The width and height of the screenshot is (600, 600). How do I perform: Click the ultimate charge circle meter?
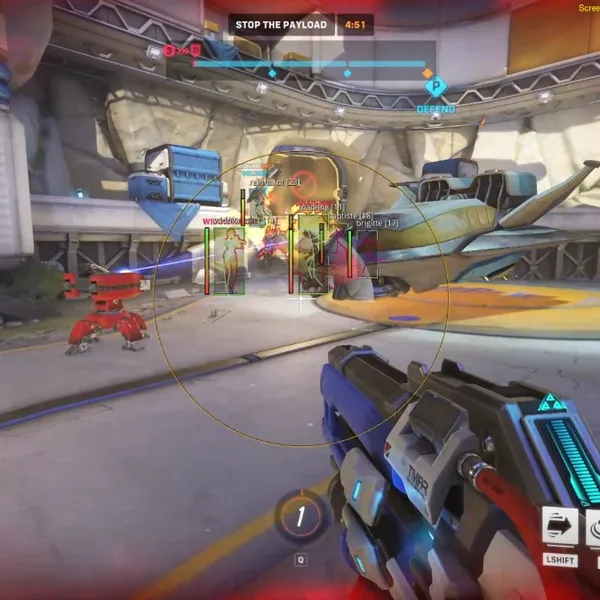pyautogui.click(x=300, y=517)
